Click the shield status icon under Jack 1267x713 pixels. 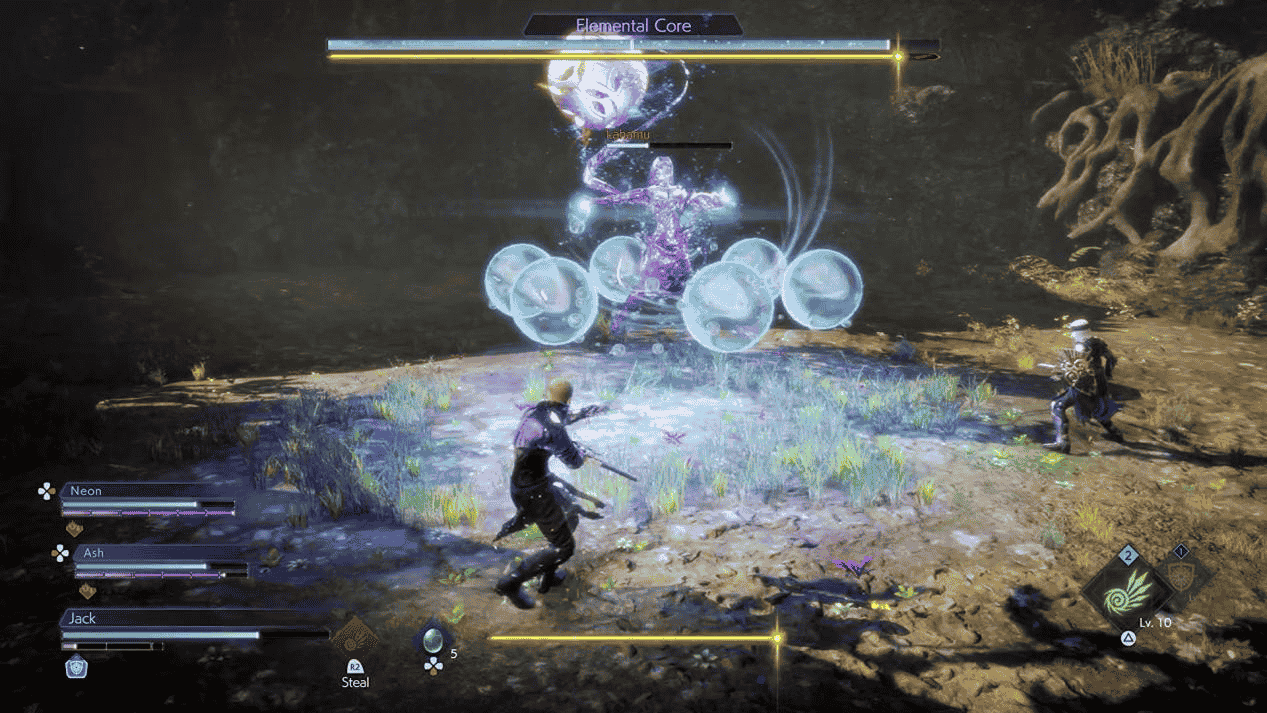click(76, 668)
